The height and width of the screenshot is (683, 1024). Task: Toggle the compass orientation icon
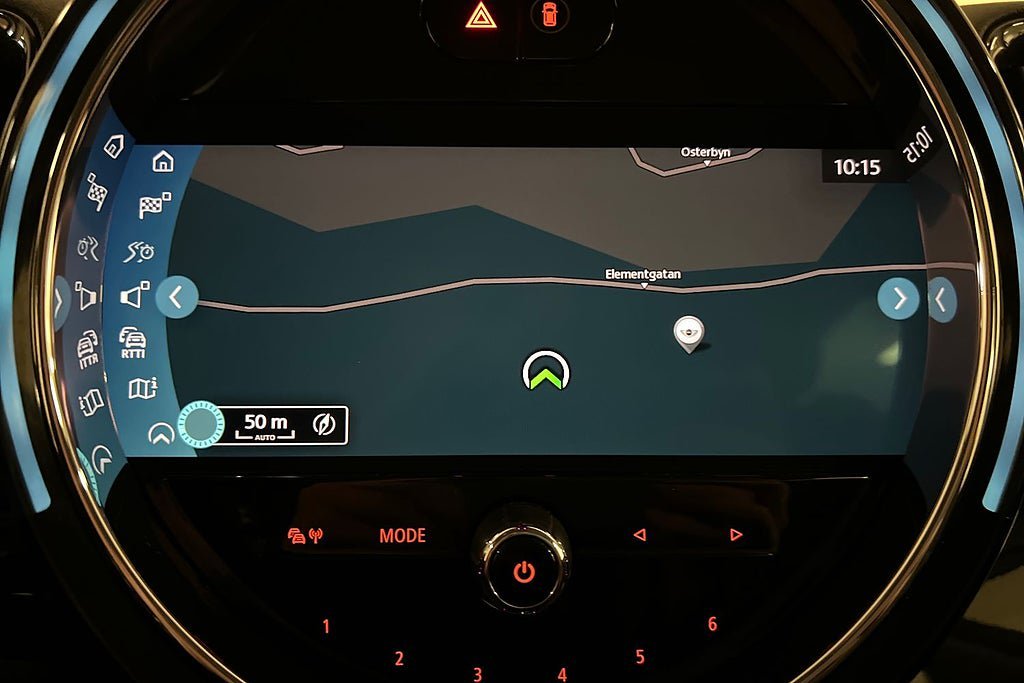tap(324, 425)
